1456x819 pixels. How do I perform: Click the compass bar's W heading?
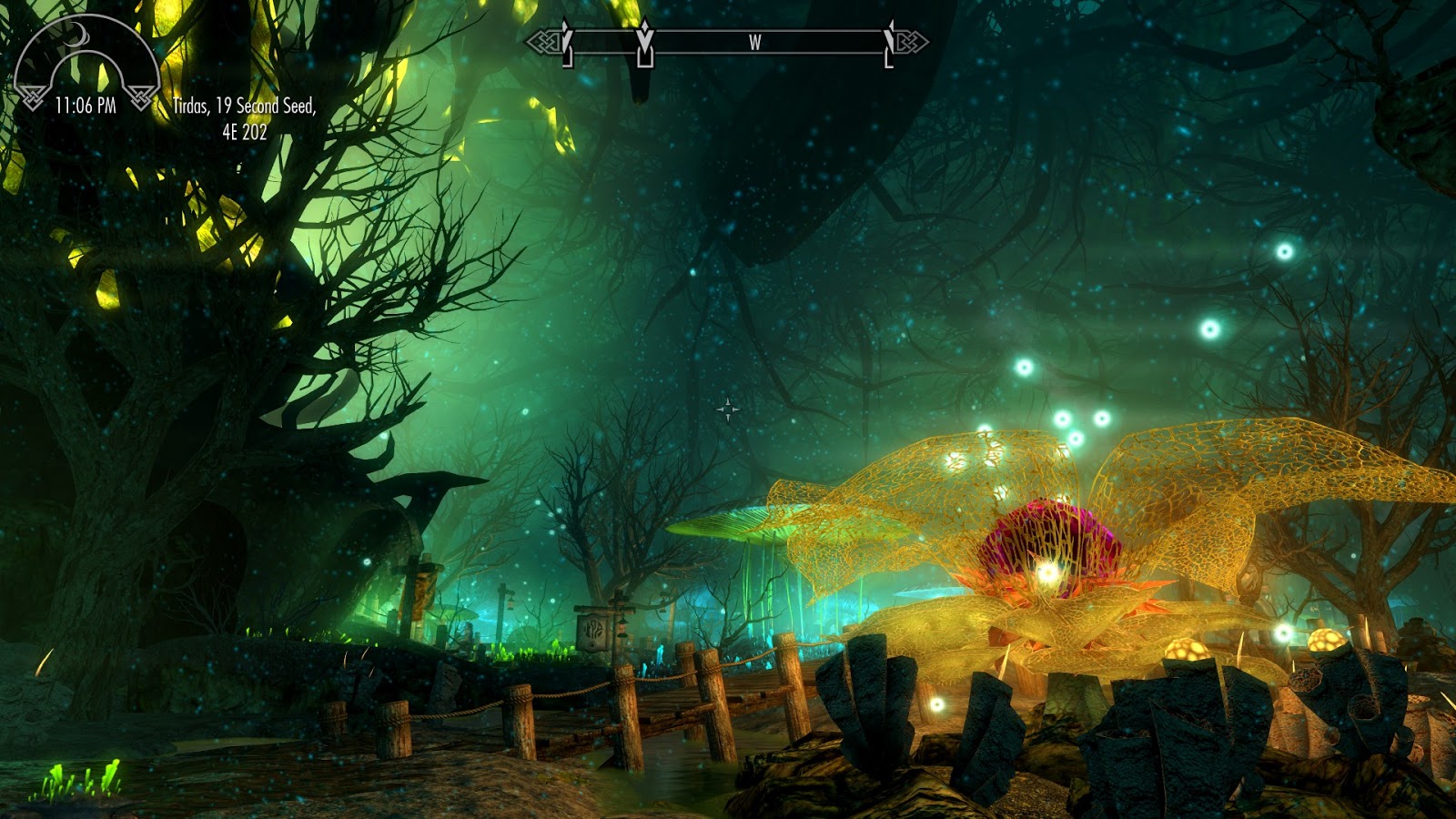[x=754, y=42]
